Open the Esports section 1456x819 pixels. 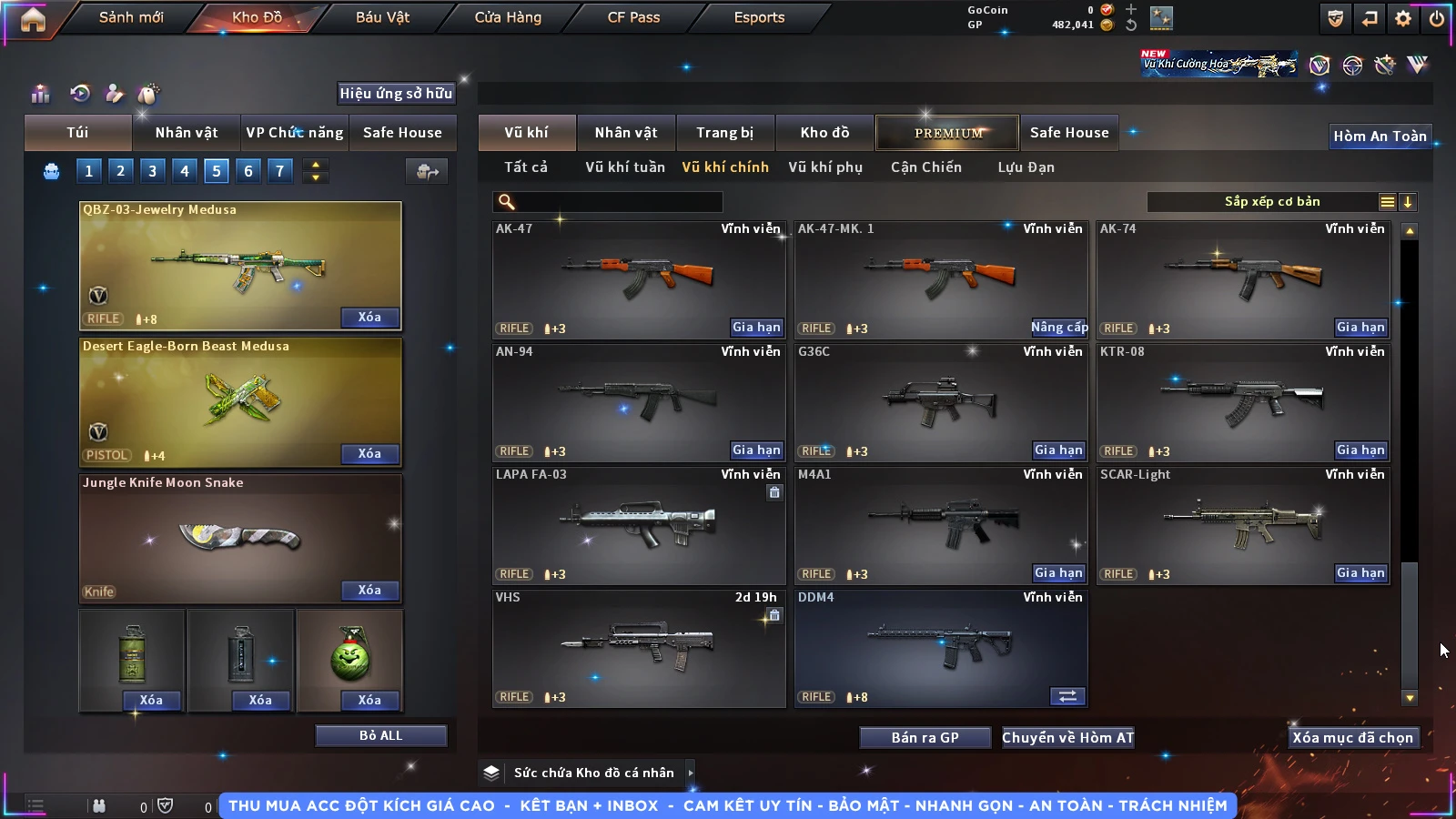pyautogui.click(x=759, y=17)
